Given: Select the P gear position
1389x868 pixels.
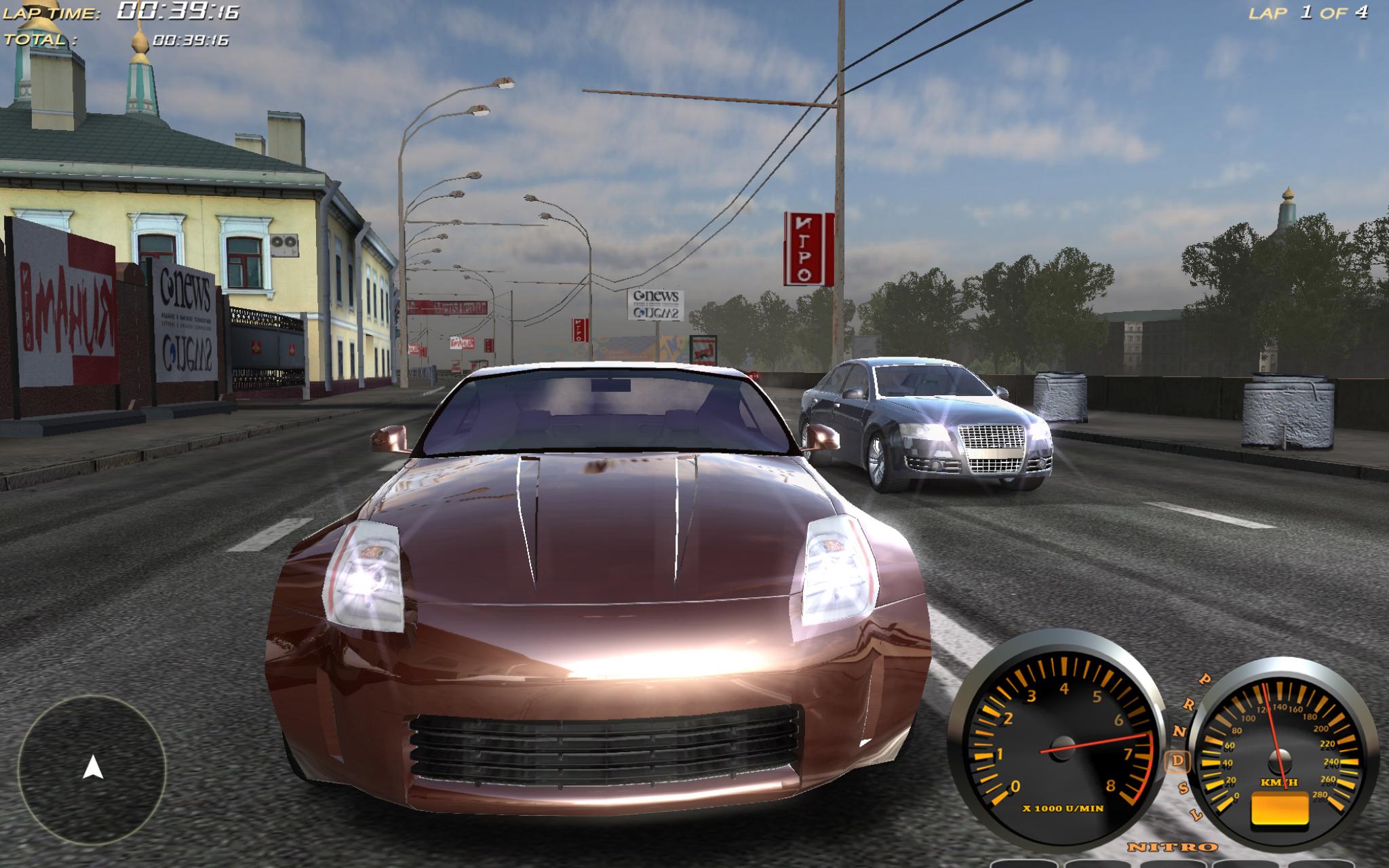Looking at the screenshot, I should click(1205, 679).
